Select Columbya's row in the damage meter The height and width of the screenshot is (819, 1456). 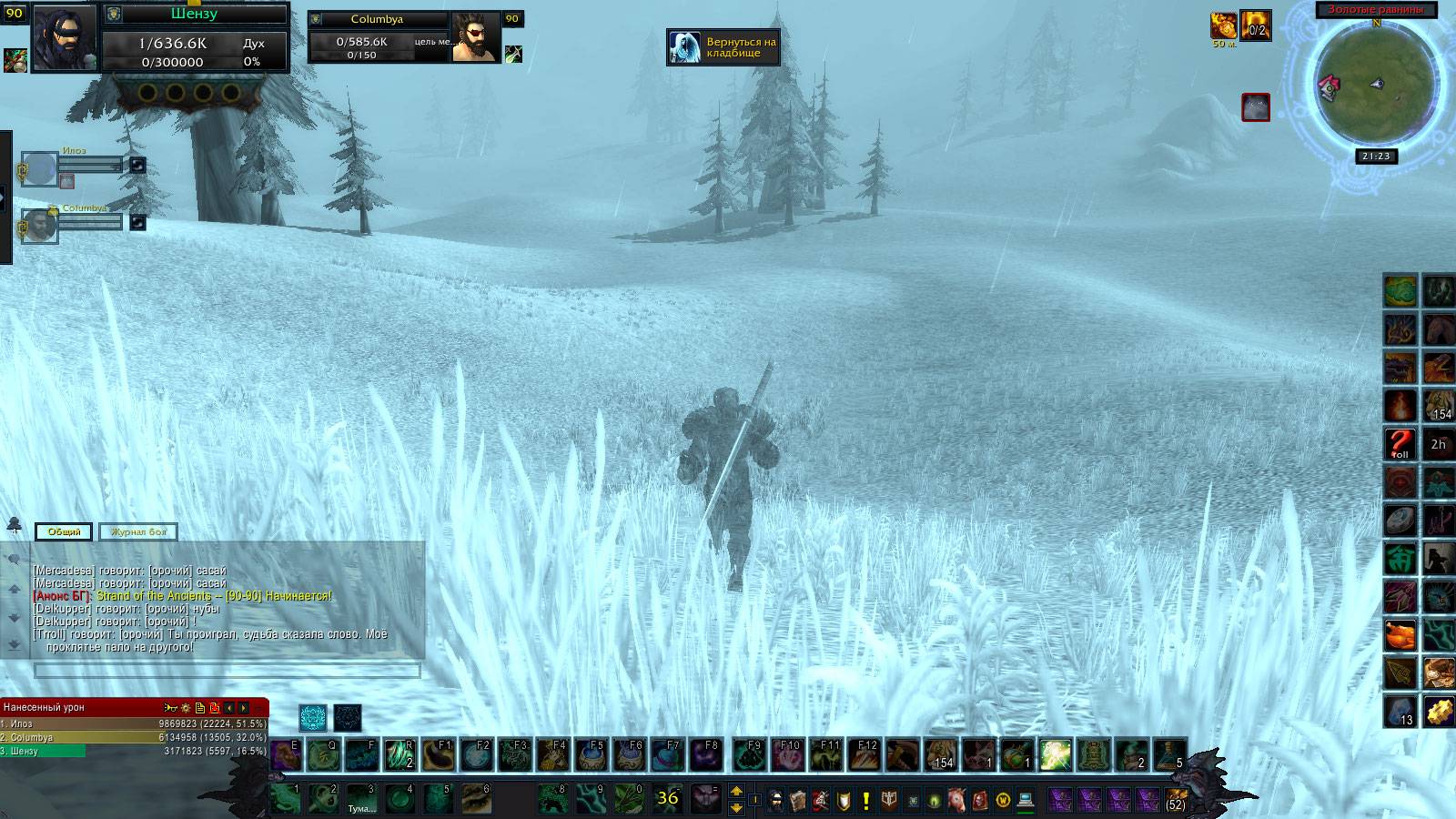pyautogui.click(x=134, y=737)
